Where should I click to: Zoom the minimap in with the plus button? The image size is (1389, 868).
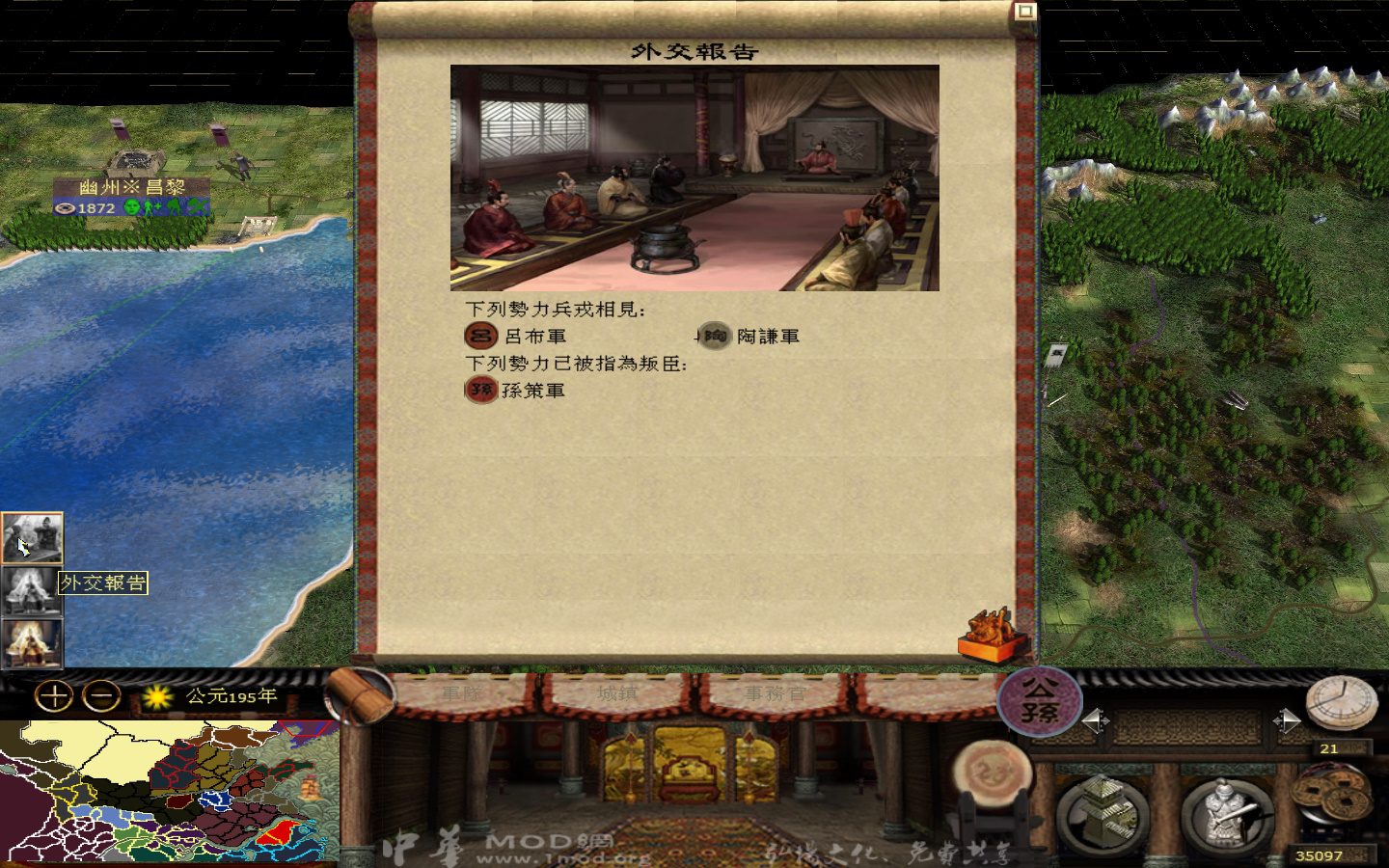coord(54,696)
